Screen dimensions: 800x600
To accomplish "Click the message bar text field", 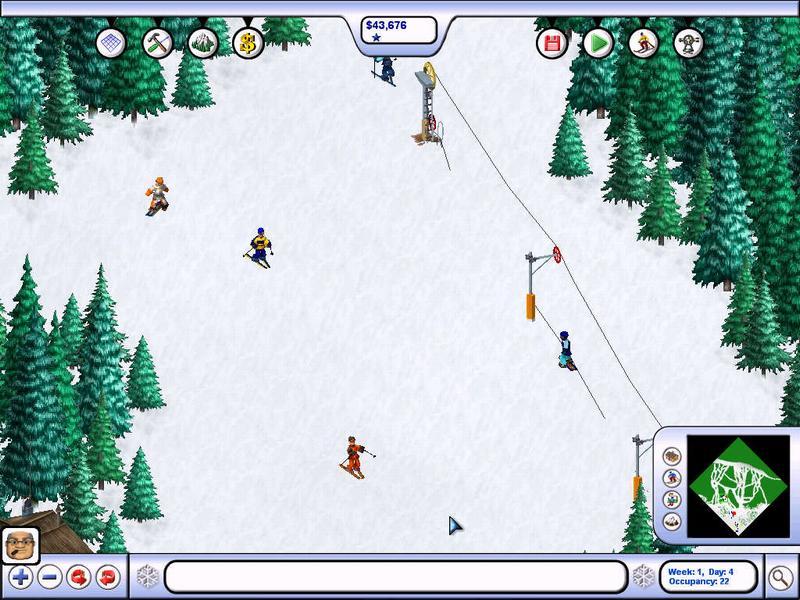I will (x=396, y=577).
